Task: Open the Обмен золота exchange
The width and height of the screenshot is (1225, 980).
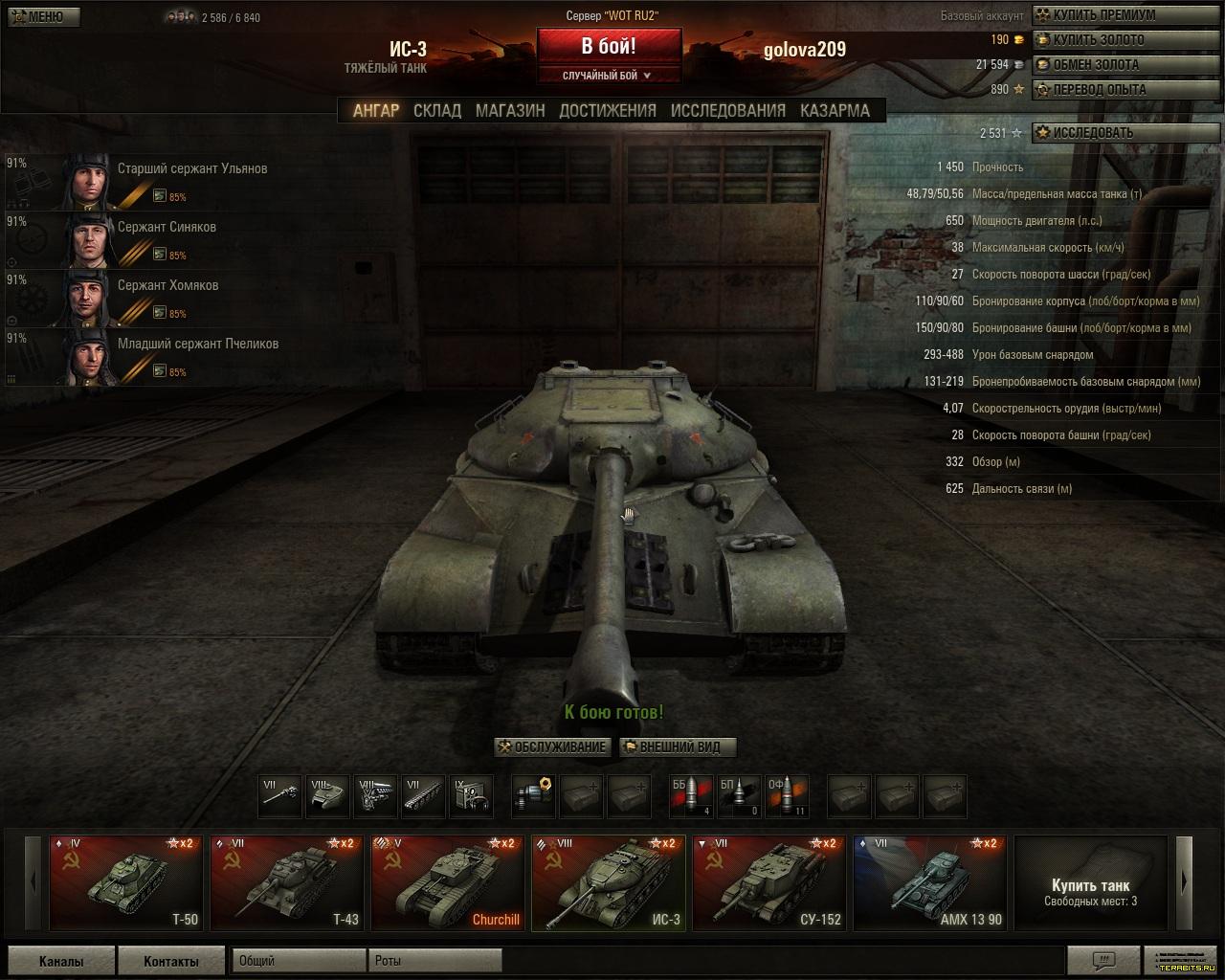Action: click(1096, 65)
